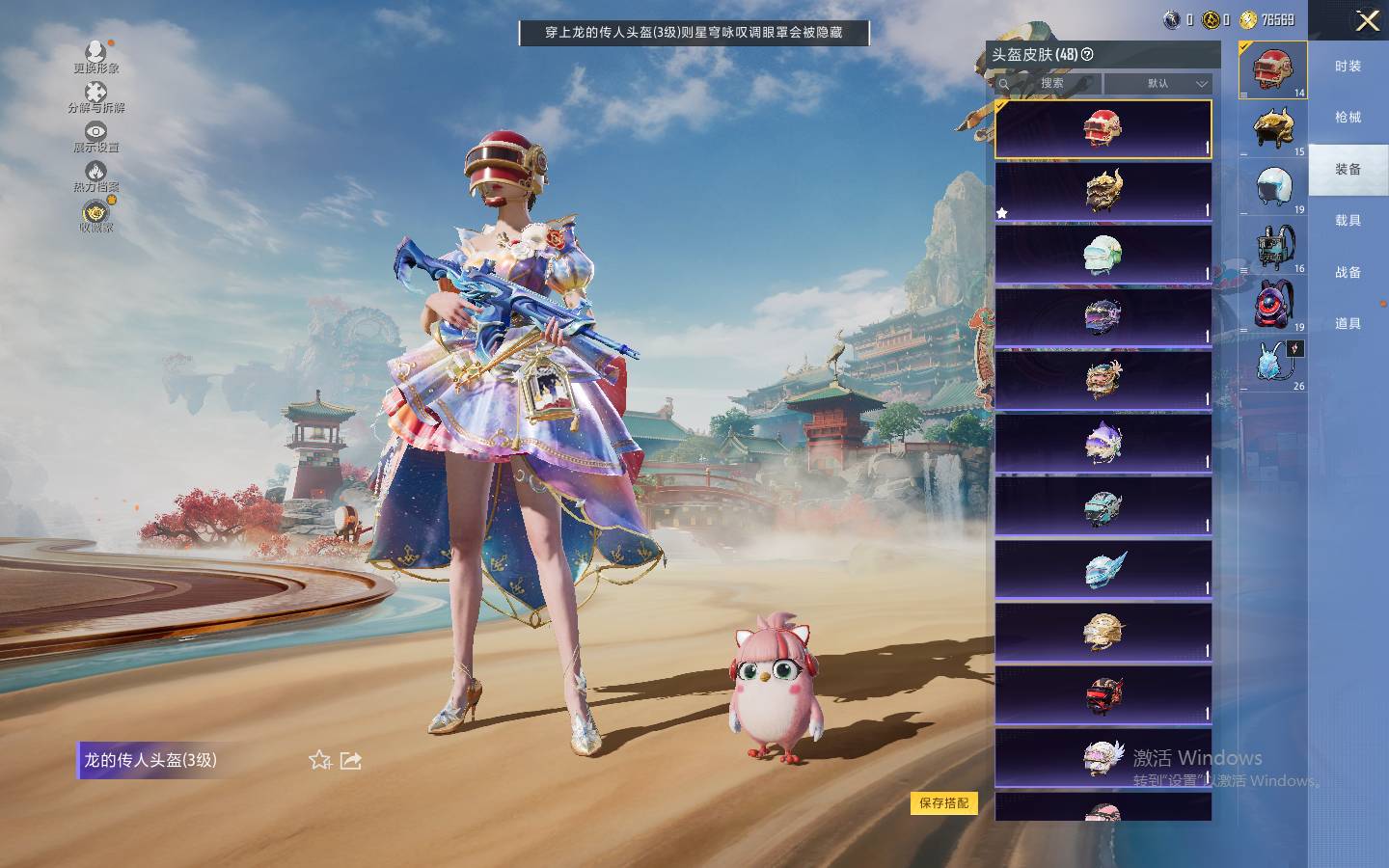Open 展示设置 eye icon
This screenshot has height=868, width=1389.
[x=95, y=133]
